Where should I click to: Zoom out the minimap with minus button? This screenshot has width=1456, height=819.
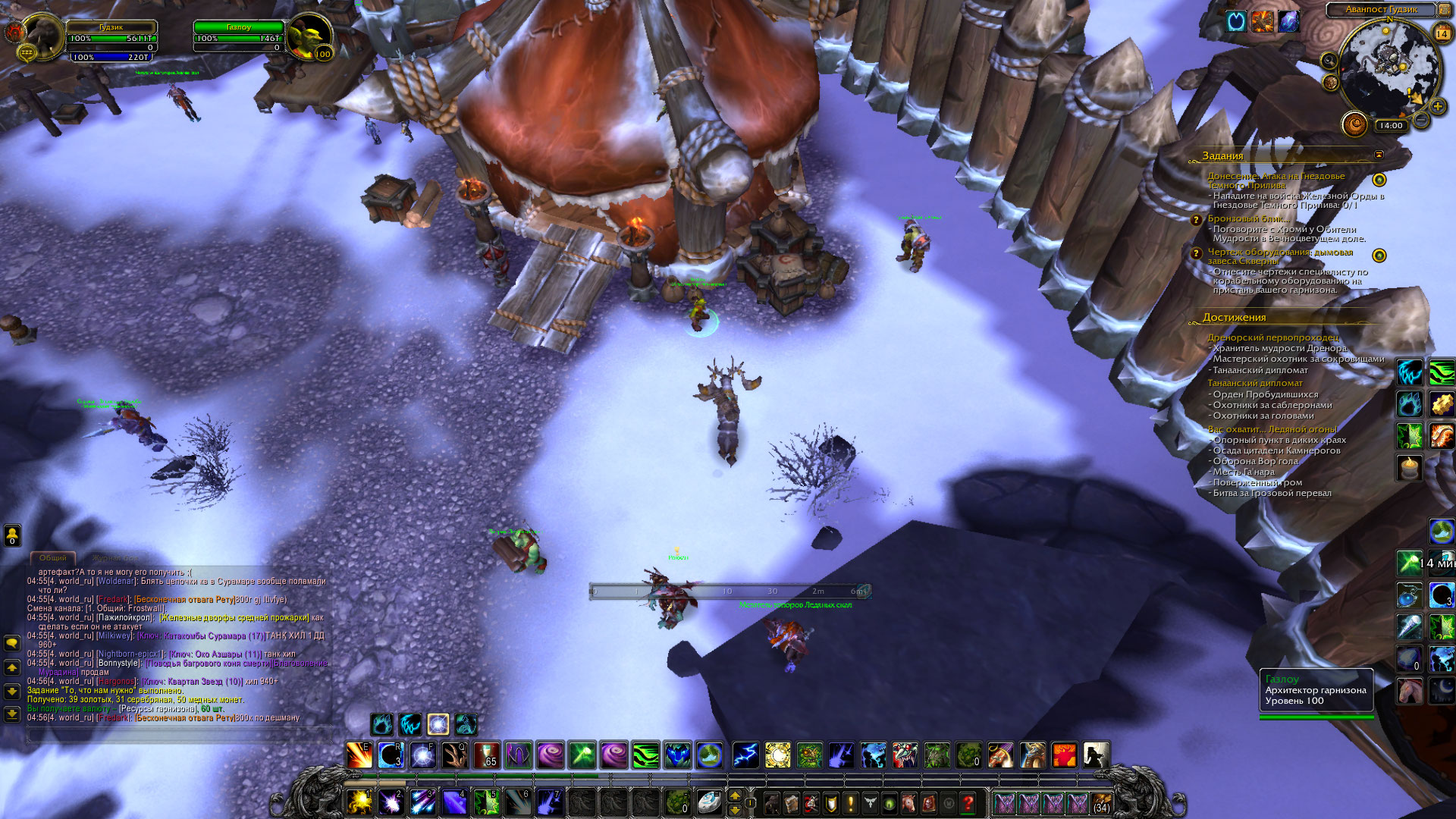pyautogui.click(x=1421, y=121)
